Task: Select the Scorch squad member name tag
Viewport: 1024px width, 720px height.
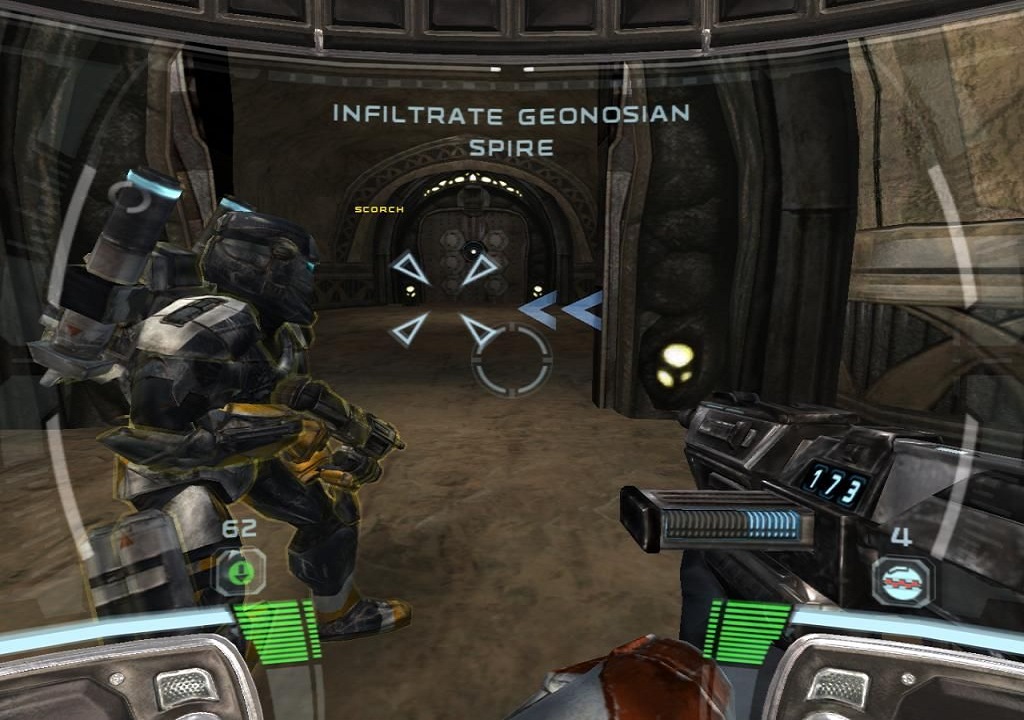Action: coord(379,210)
